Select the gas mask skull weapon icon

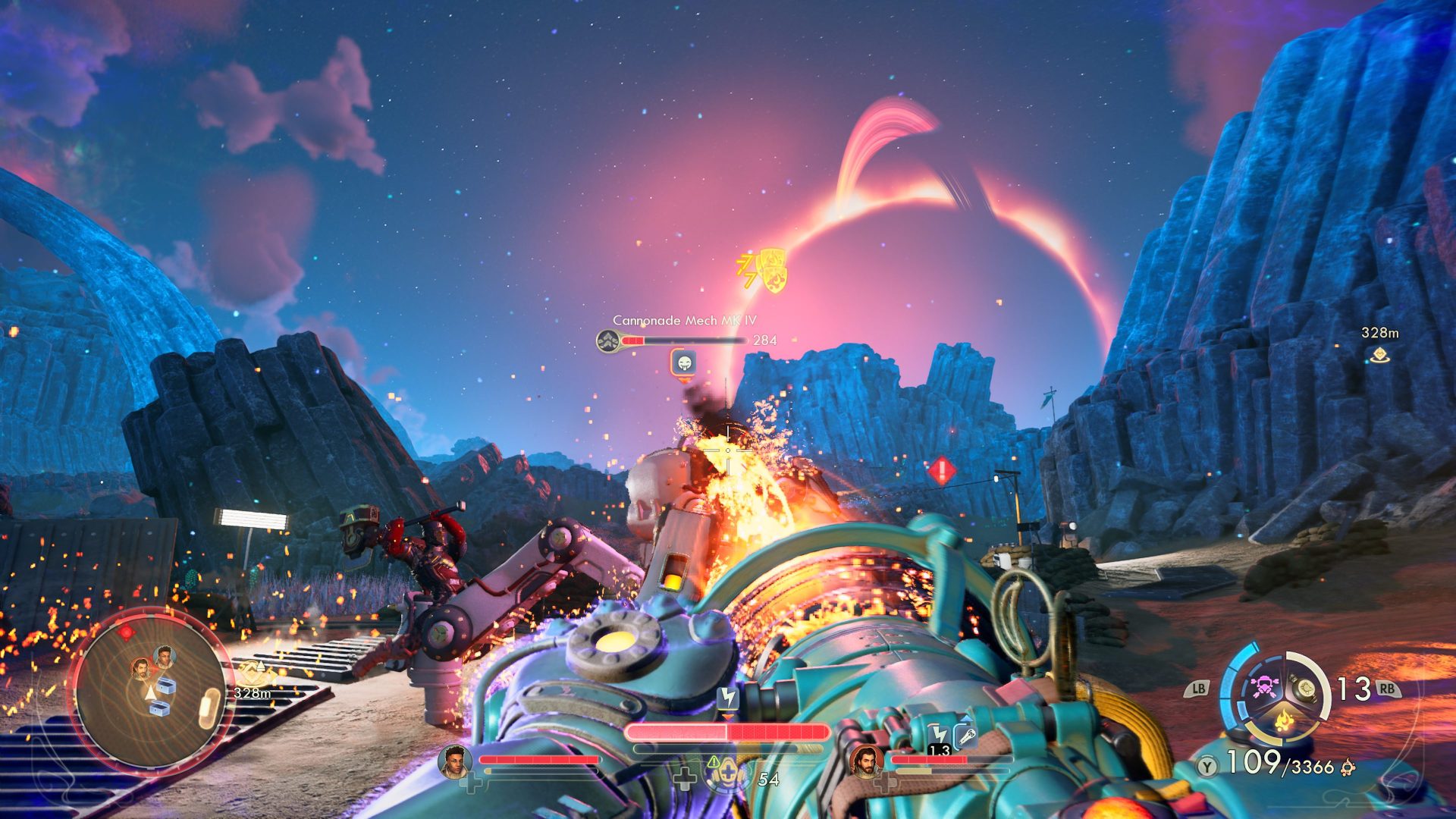click(x=1264, y=687)
